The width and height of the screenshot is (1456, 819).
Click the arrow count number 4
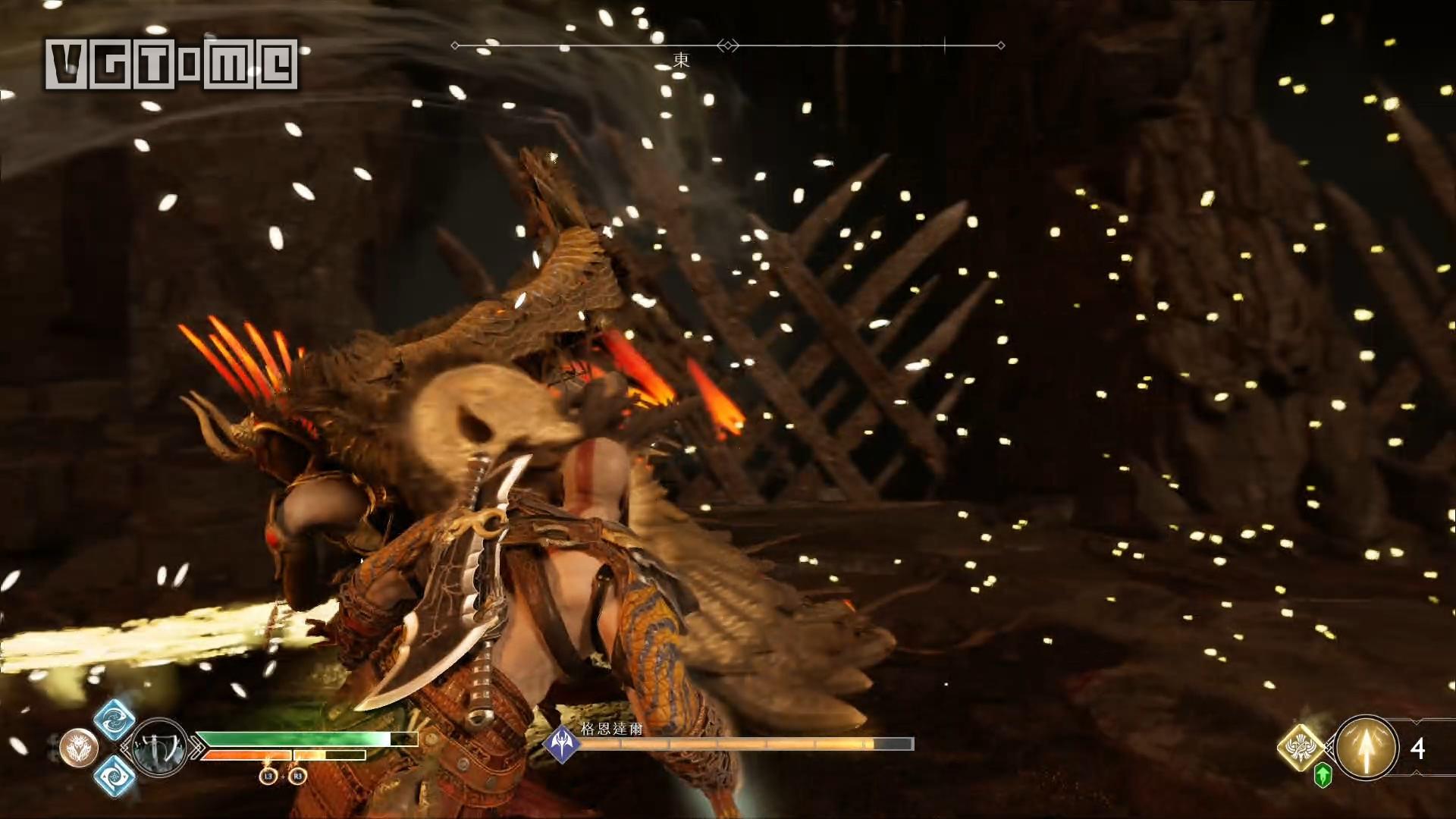[x=1418, y=748]
